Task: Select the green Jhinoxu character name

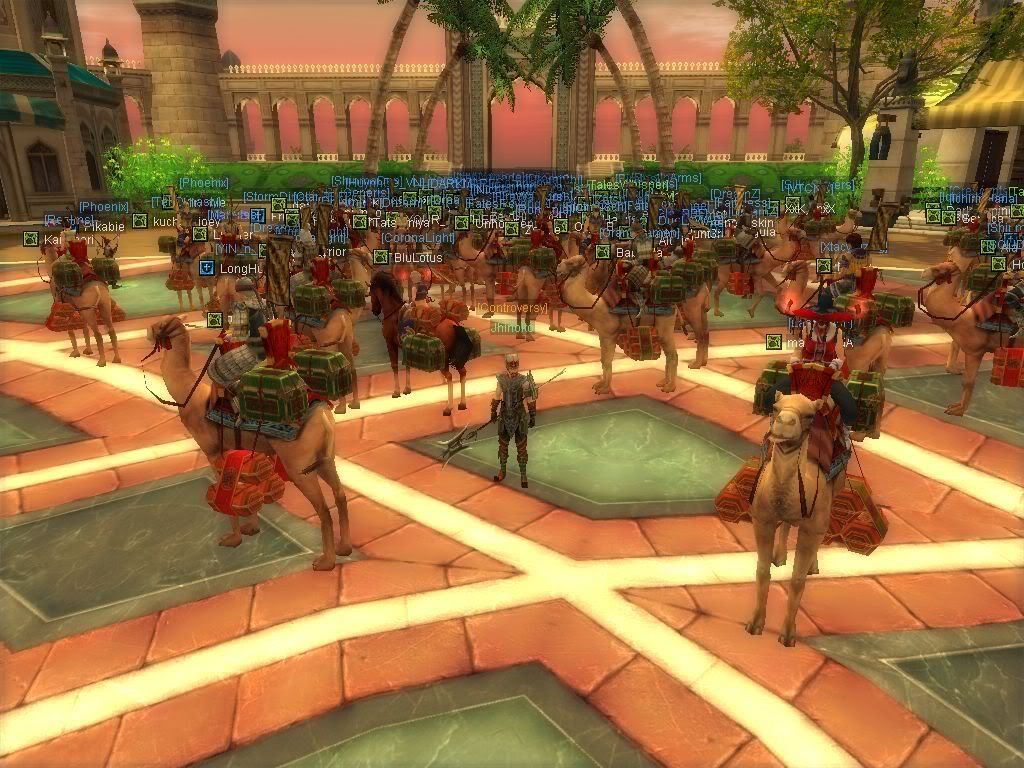Action: tap(512, 326)
